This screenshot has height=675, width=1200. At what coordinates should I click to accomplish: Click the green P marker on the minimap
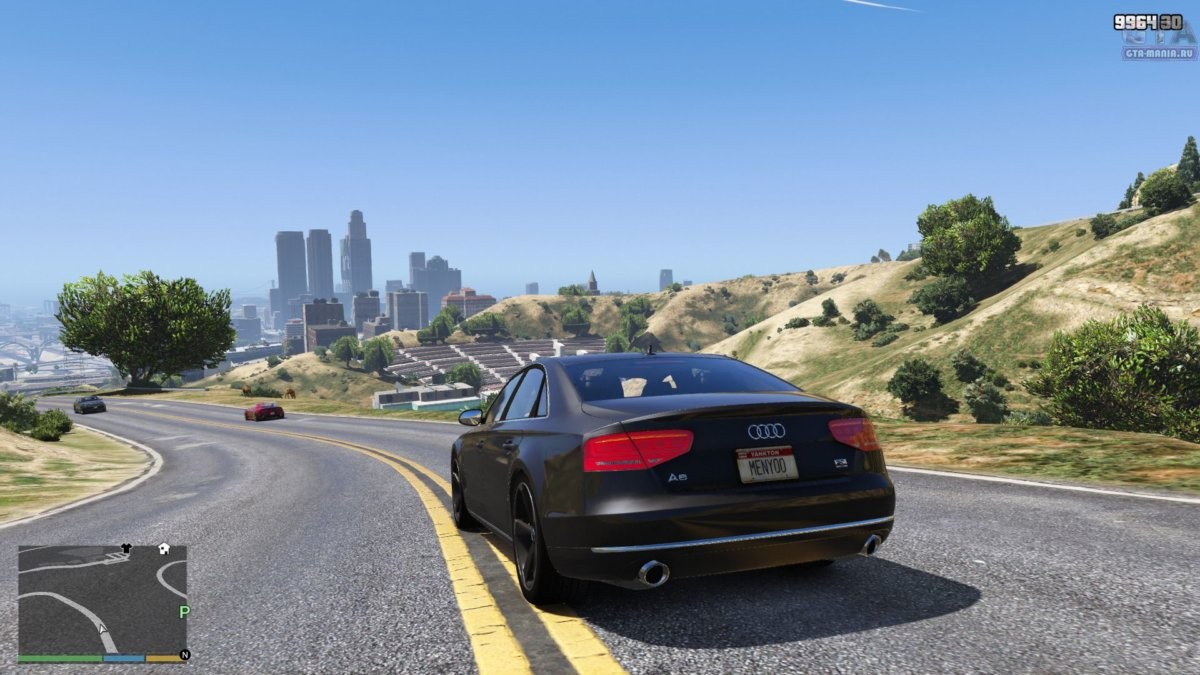tap(183, 611)
